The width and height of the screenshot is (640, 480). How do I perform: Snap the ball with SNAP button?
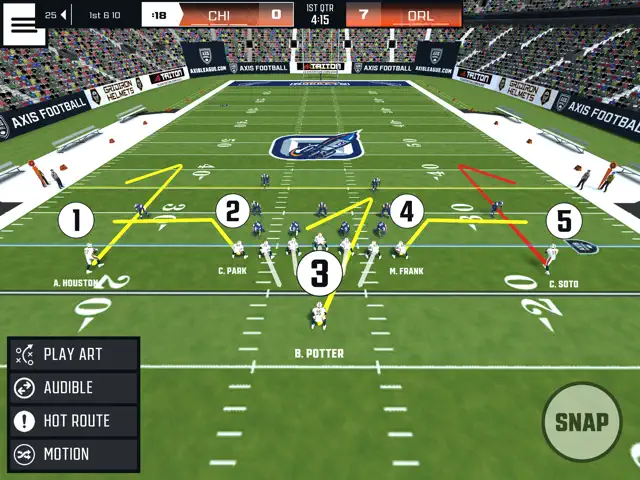[x=581, y=422]
